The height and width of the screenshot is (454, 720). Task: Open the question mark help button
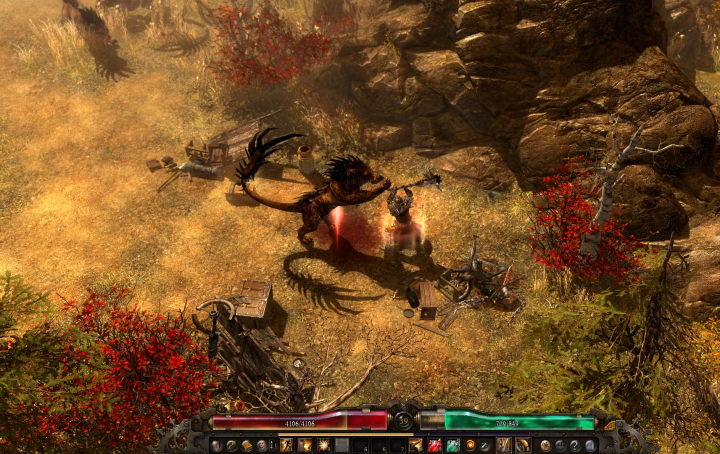tap(574, 445)
